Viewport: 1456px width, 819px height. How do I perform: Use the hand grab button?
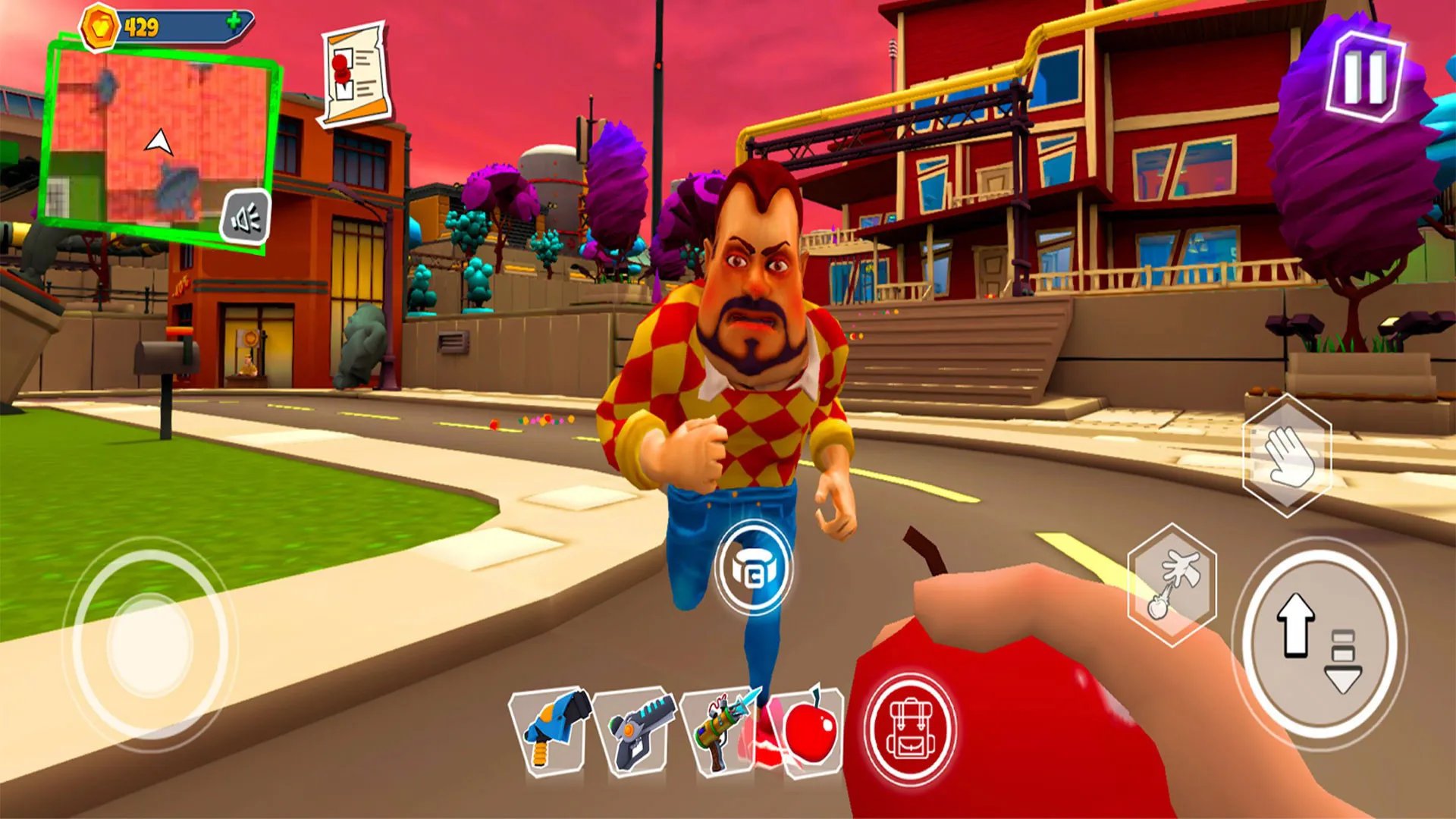1287,455
